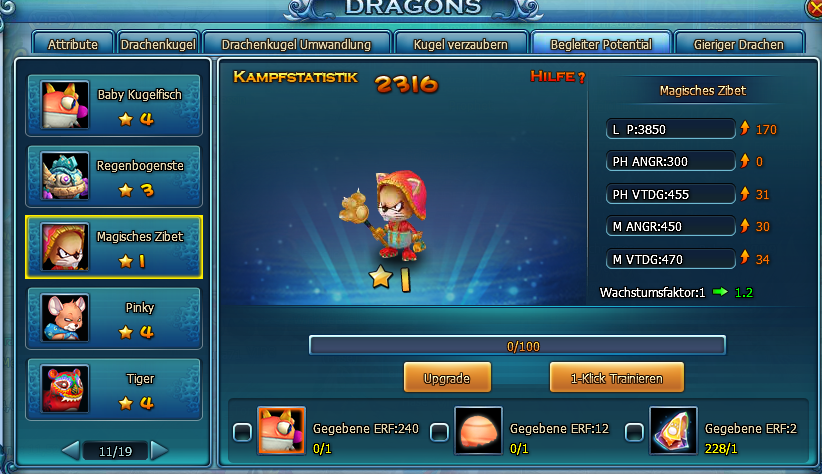This screenshot has height=474, width=822.
Task: Select the Drachenkugel Umwandlung tab
Action: [295, 44]
